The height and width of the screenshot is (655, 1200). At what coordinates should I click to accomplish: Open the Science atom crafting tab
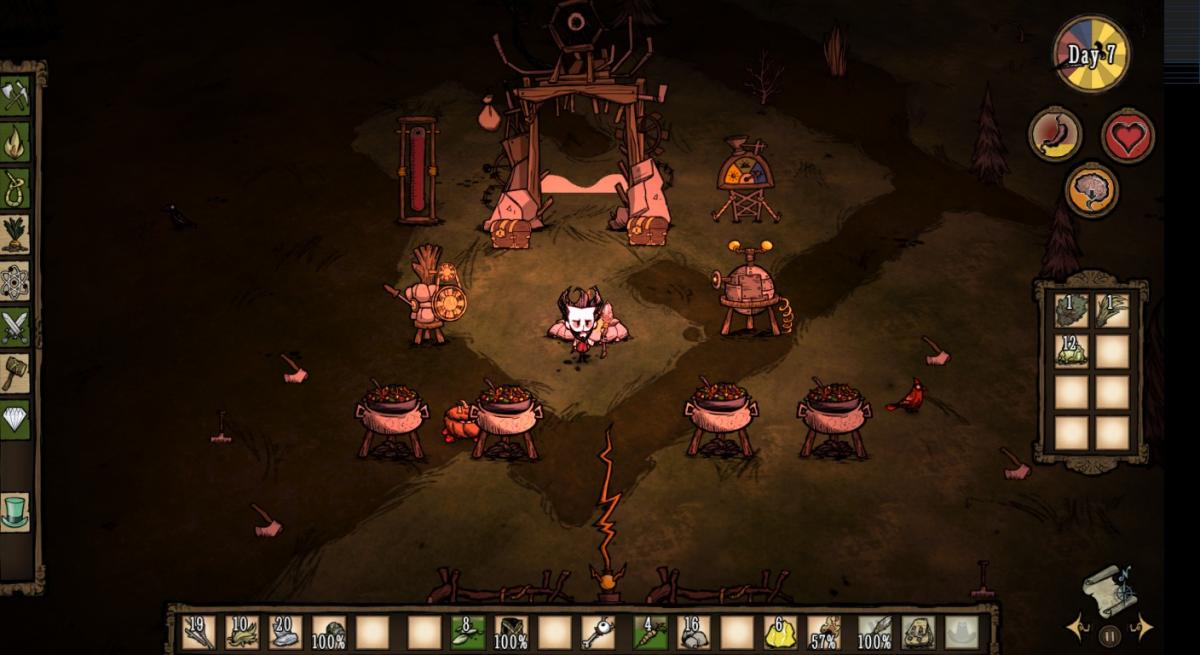click(15, 281)
